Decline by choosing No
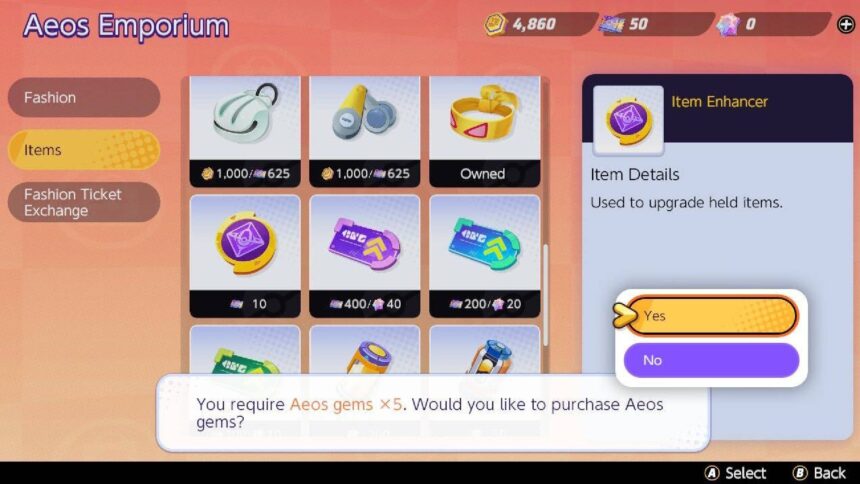Screen dimensions: 860x484 point(711,360)
